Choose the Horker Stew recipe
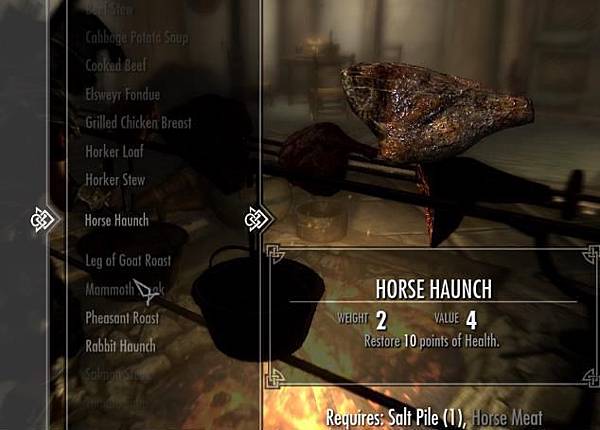The image size is (600, 430). (115, 180)
